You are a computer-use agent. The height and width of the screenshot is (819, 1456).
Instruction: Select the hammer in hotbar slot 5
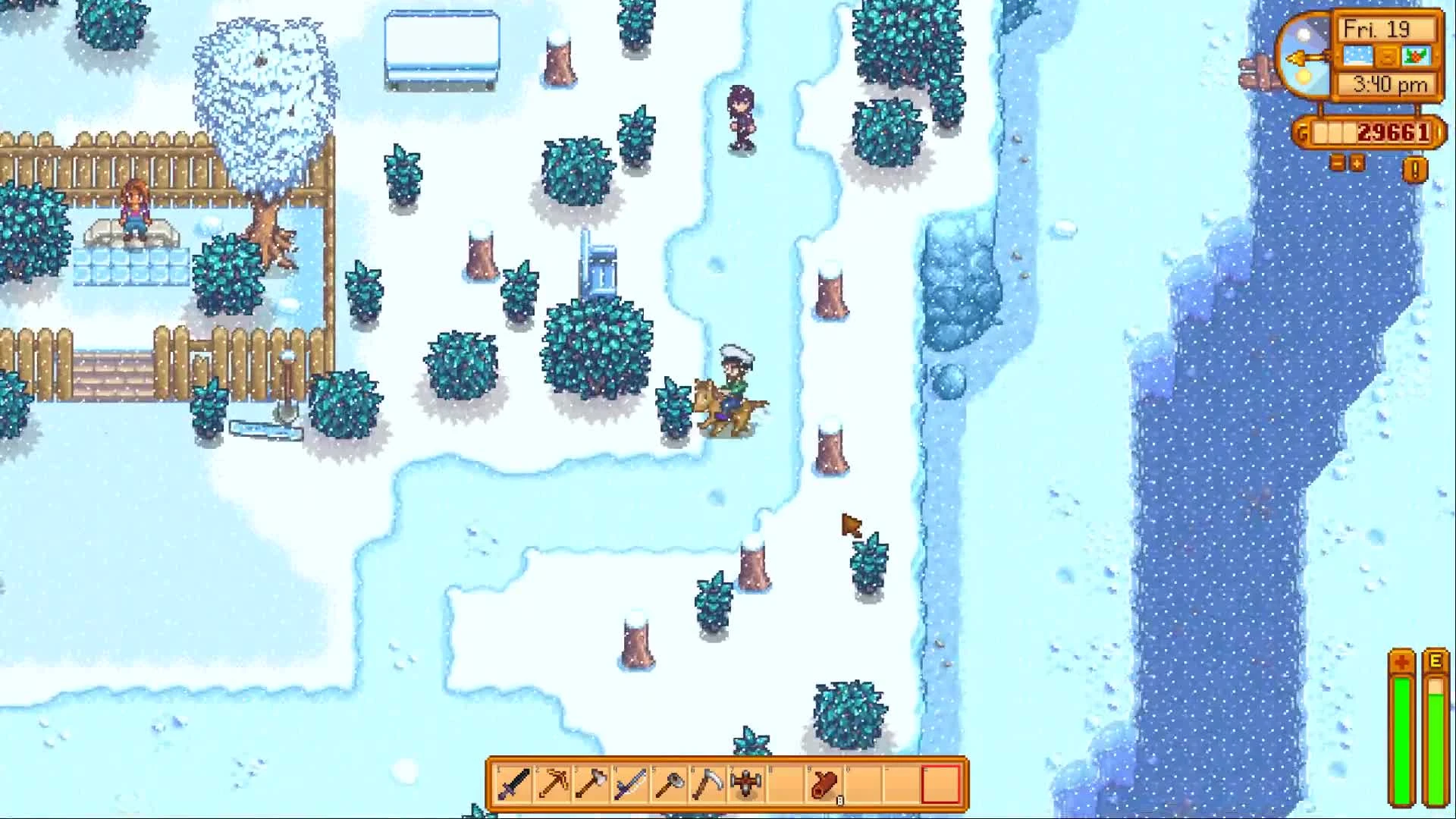670,784
